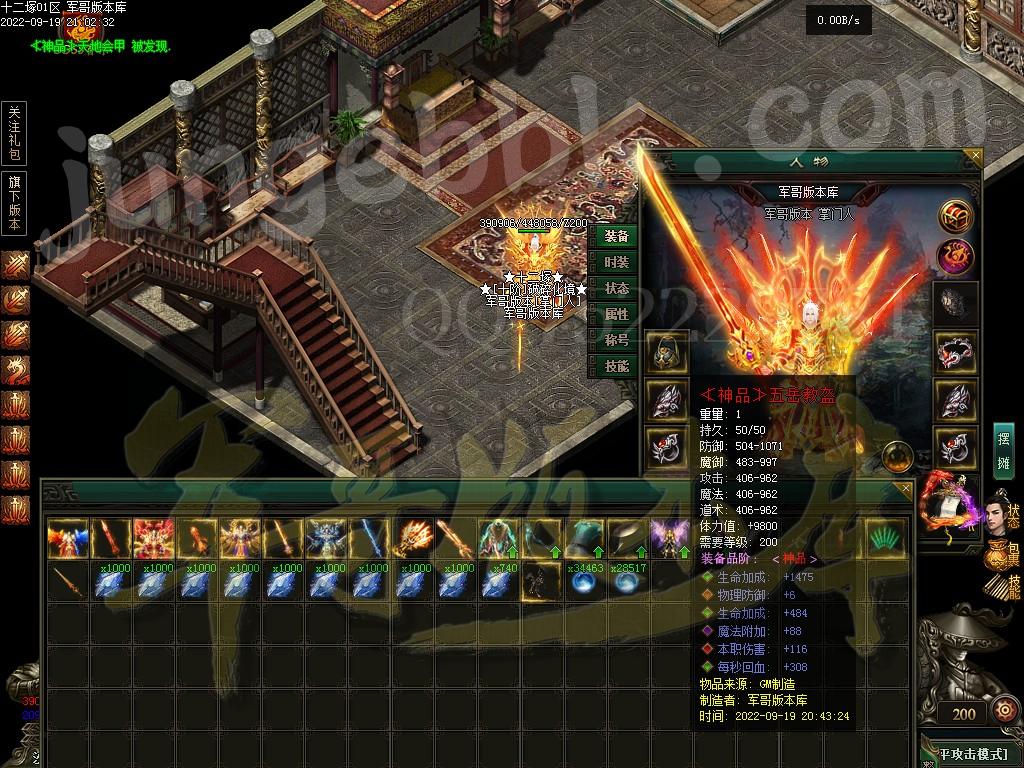This screenshot has width=1024, height=768.
Task: Open the 称号 titles tab
Action: pos(617,340)
